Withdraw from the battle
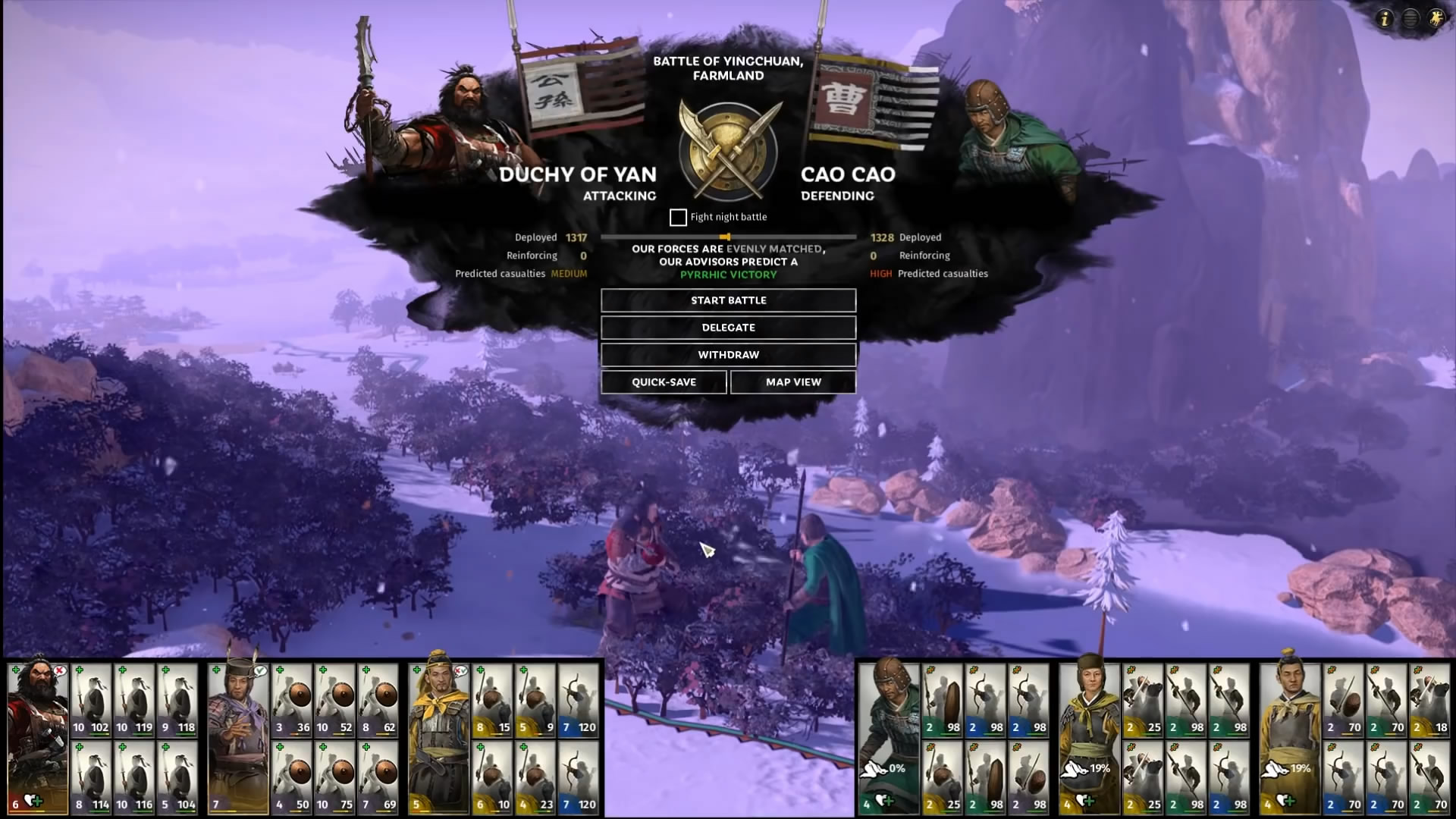Viewport: 1456px width, 819px height. tap(728, 355)
